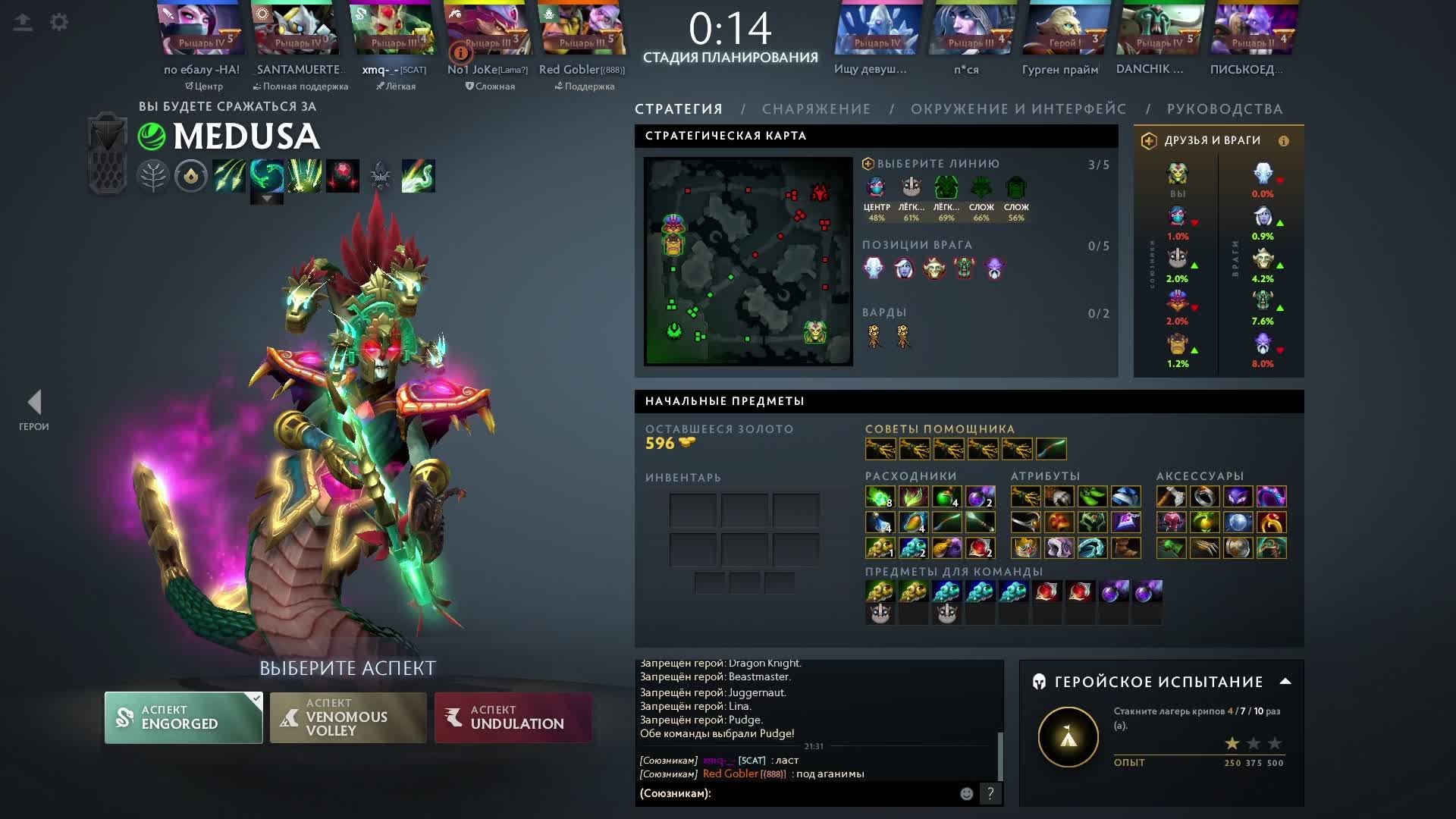Screen dimensions: 1456x819
Task: Click the strategic minimap
Action: click(748, 261)
